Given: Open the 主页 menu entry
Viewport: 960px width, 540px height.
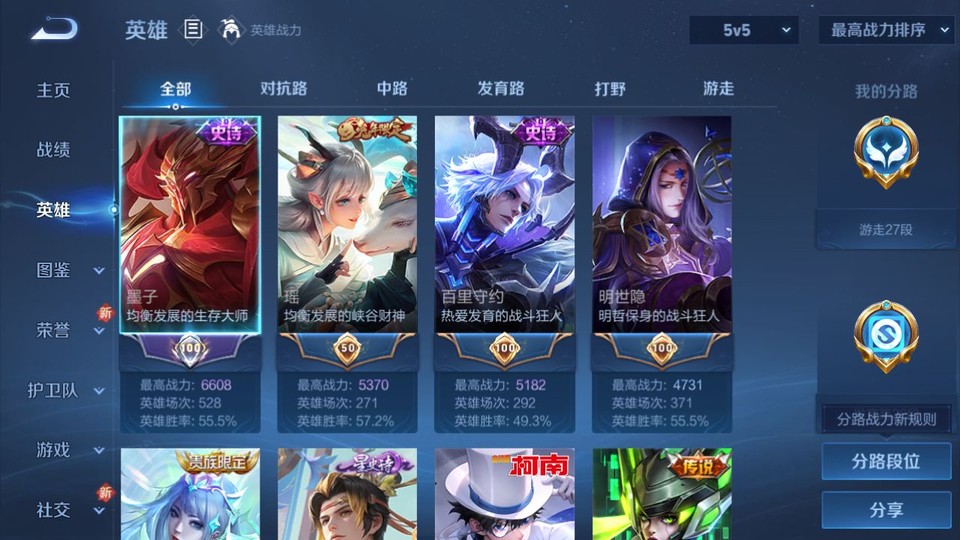Looking at the screenshot, I should [54, 90].
